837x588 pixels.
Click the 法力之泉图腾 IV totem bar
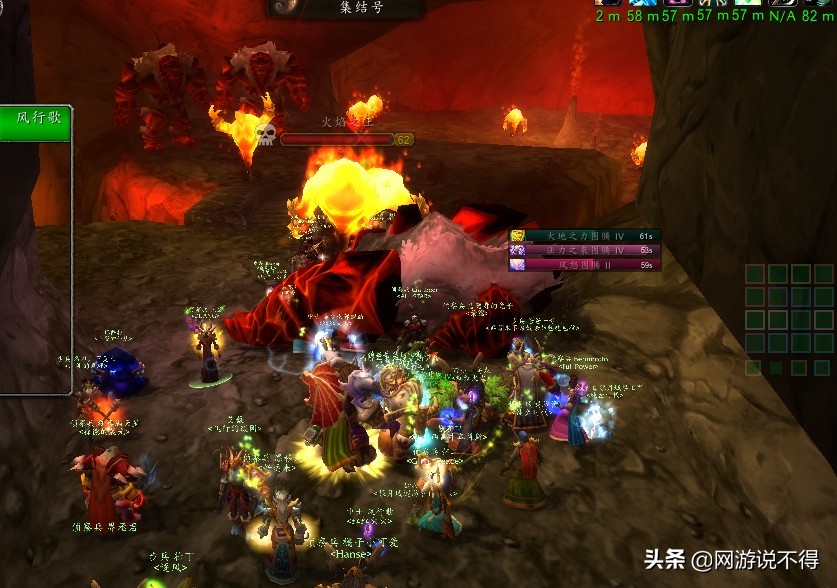[585, 250]
